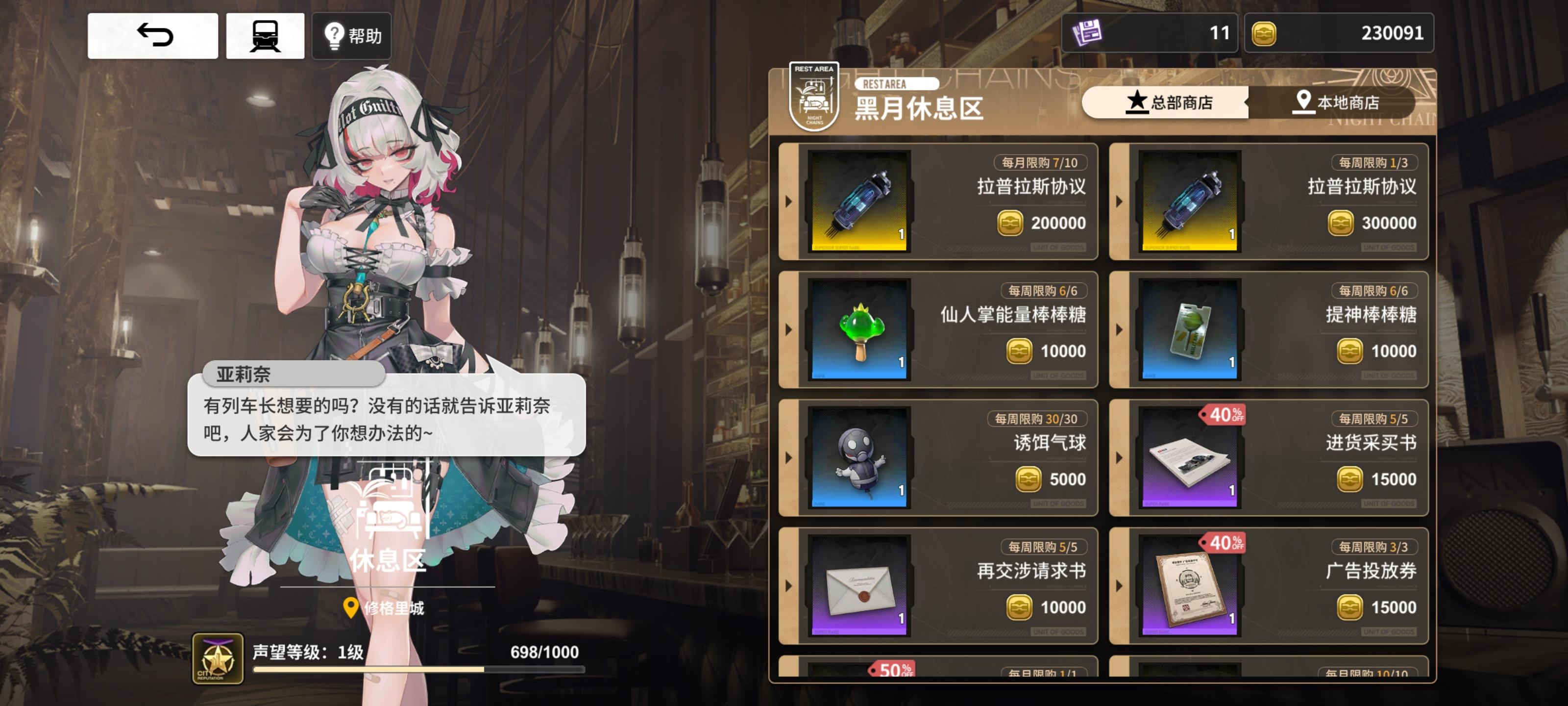
Task: Click the location pin icon beside 本地商店
Action: [1302, 102]
